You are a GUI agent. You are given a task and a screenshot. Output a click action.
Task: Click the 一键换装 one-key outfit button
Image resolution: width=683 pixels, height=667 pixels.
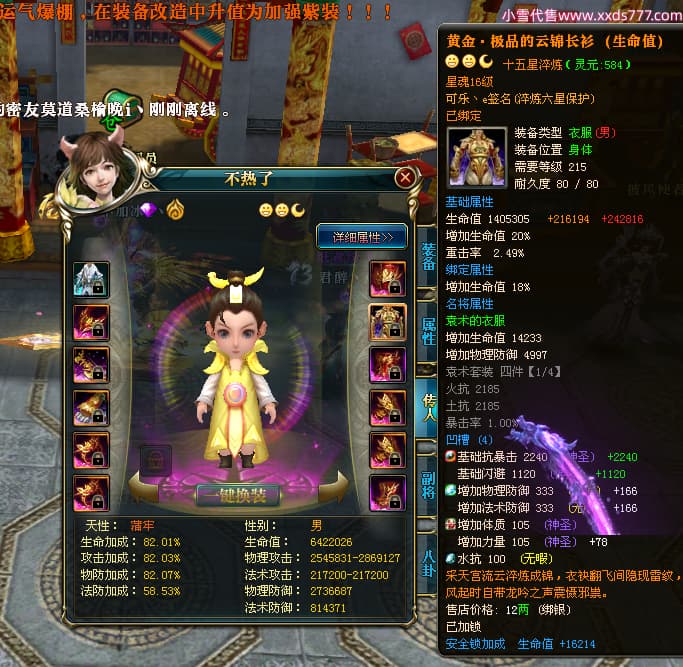pyautogui.click(x=238, y=496)
